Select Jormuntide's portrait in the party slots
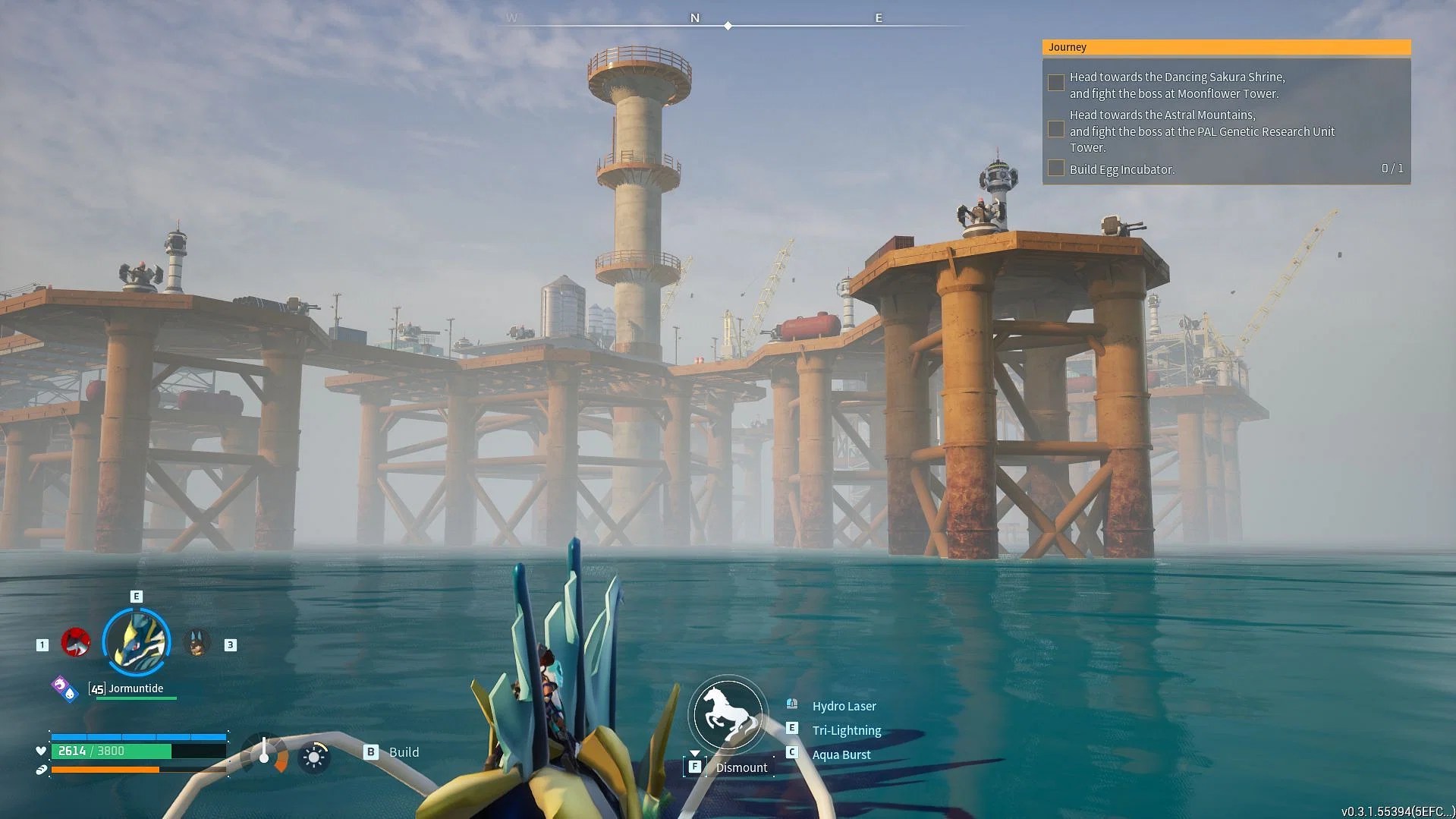1456x819 pixels. (137, 642)
